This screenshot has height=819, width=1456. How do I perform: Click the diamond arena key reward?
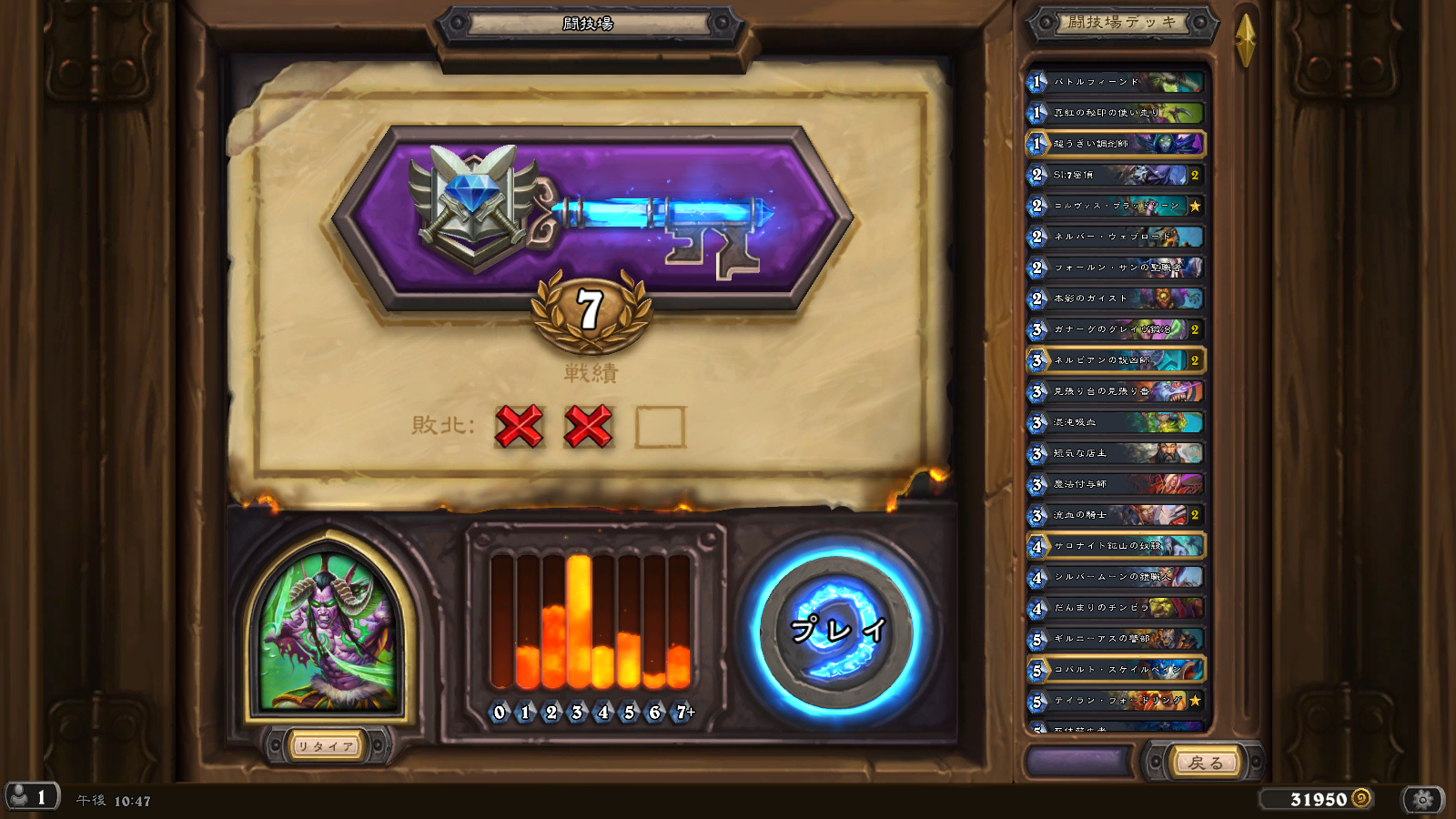(x=591, y=218)
